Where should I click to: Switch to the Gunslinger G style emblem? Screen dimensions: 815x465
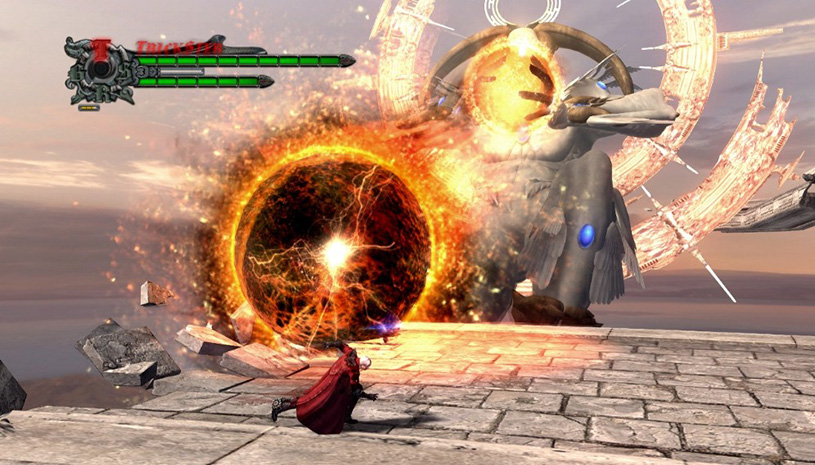point(78,72)
